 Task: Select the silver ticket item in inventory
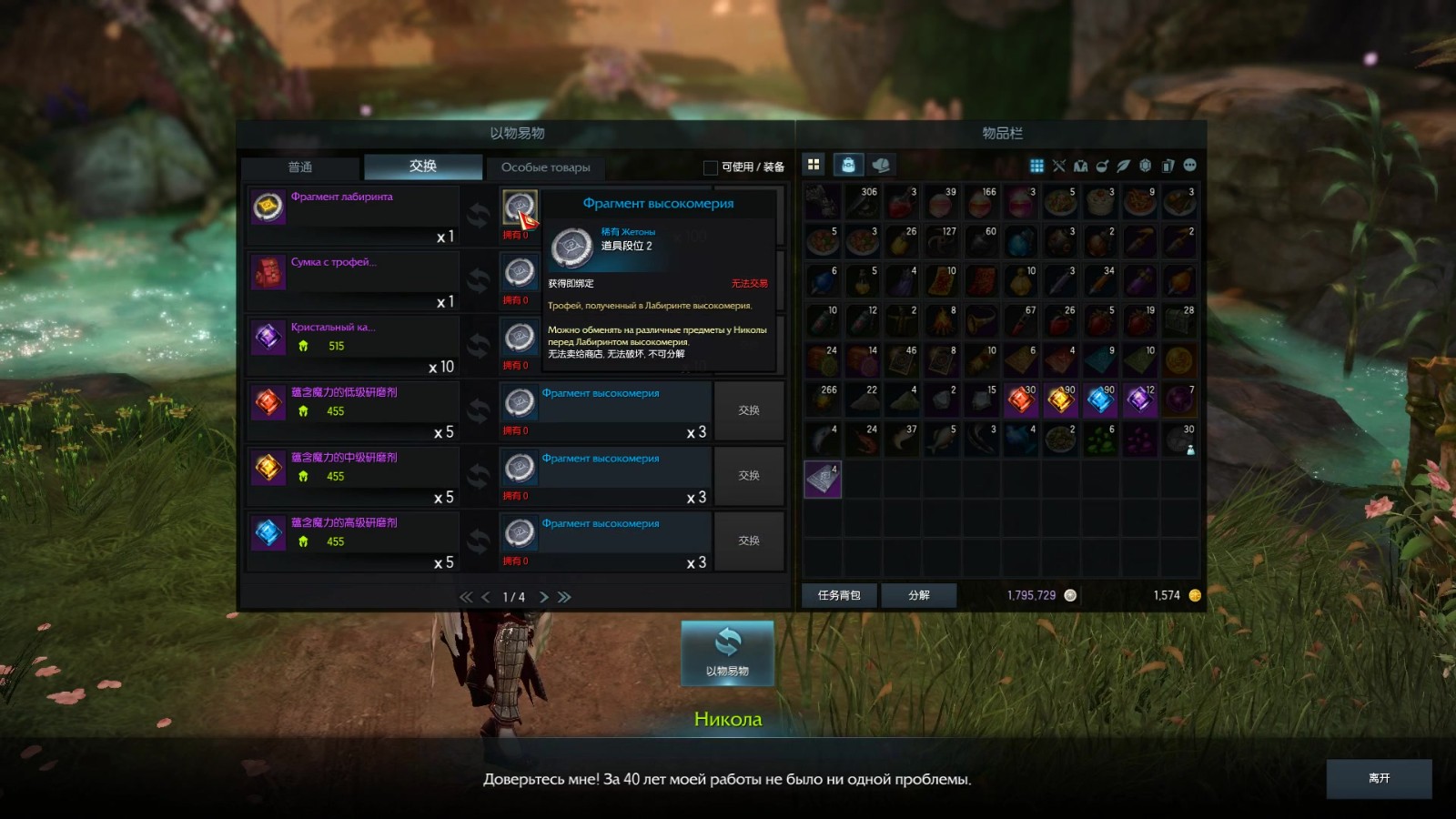pyautogui.click(x=823, y=479)
